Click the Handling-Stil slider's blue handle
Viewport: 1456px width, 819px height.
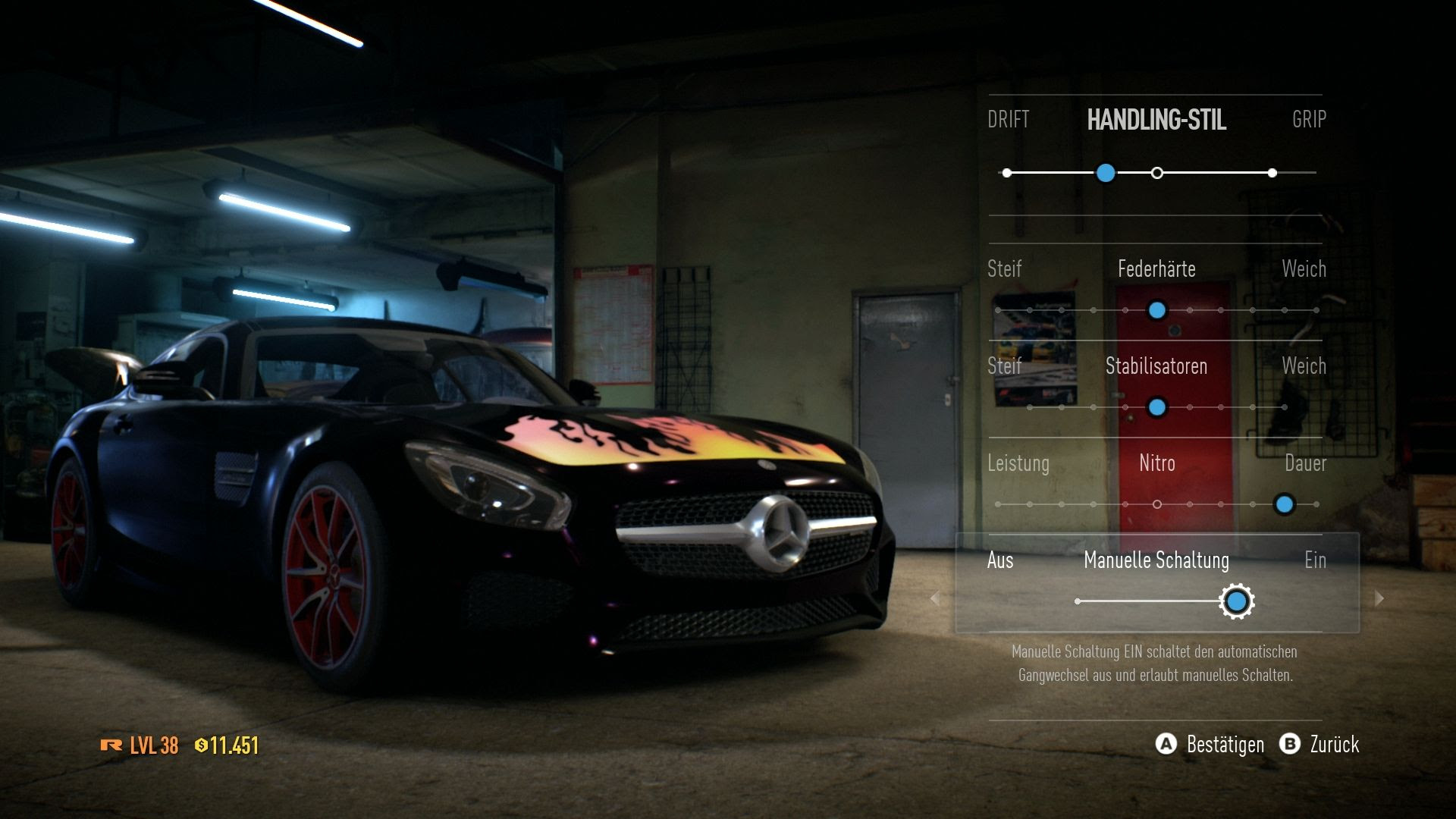1106,173
